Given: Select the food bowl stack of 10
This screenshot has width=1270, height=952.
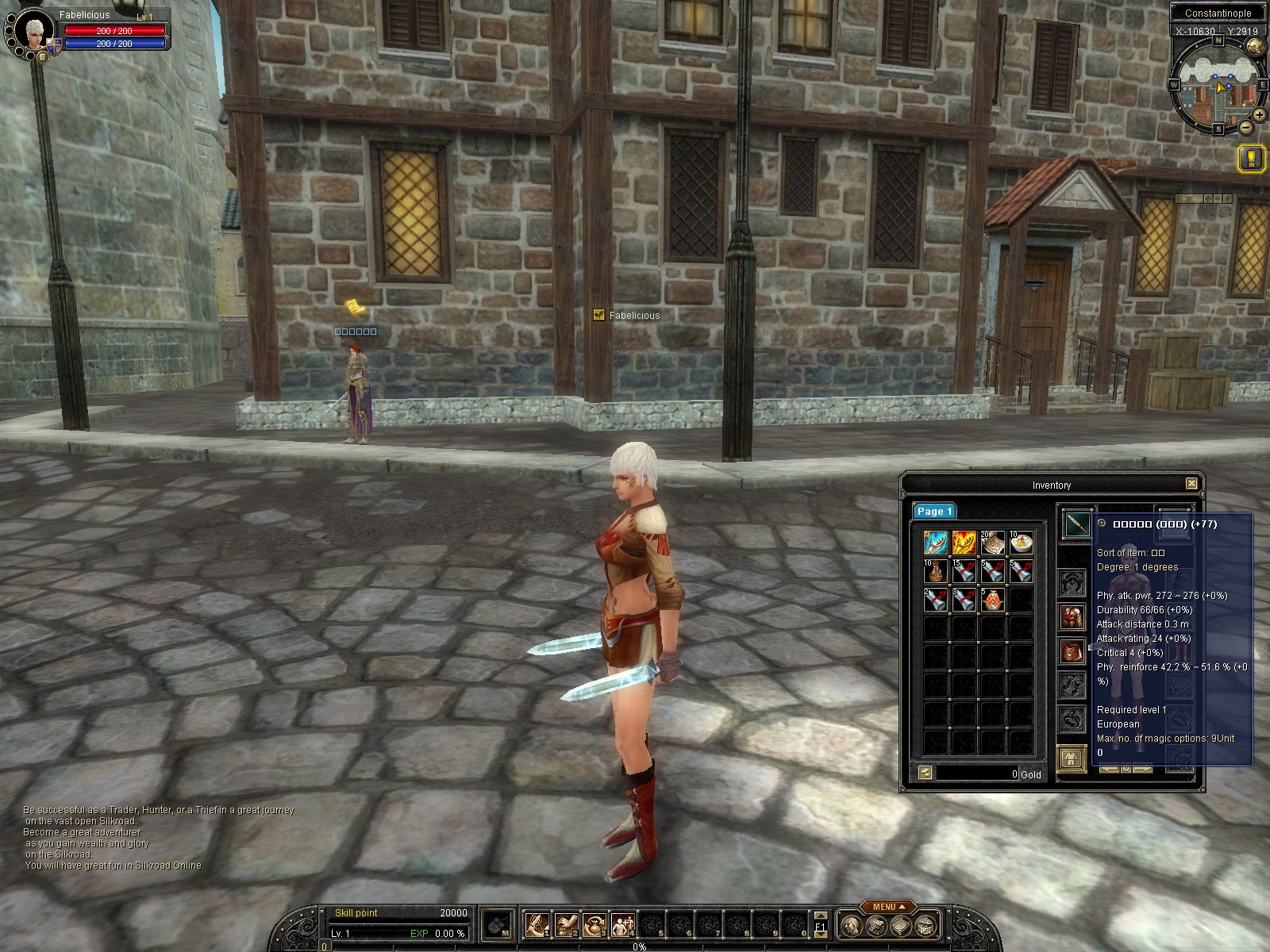Looking at the screenshot, I should point(1022,543).
